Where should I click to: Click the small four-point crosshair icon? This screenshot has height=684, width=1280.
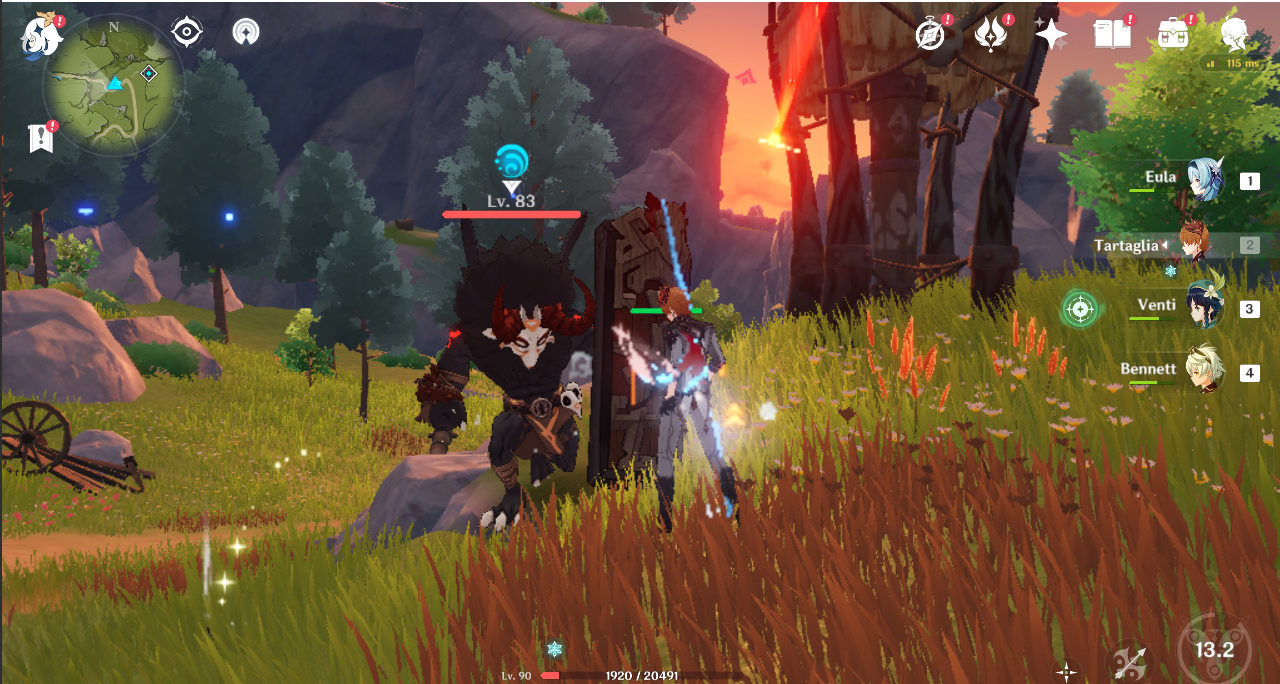1067,671
